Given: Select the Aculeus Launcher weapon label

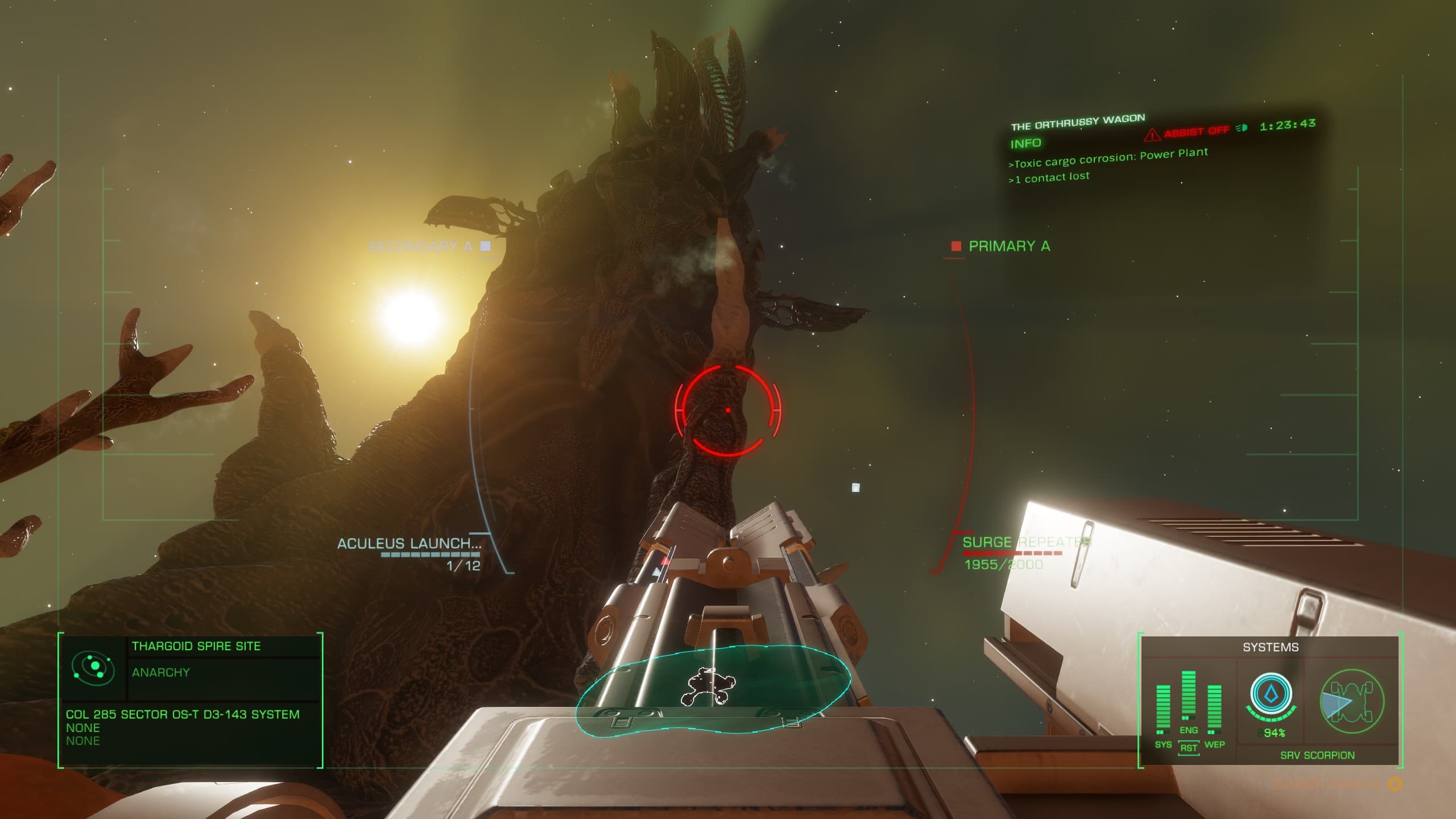Looking at the screenshot, I should click(x=409, y=544).
